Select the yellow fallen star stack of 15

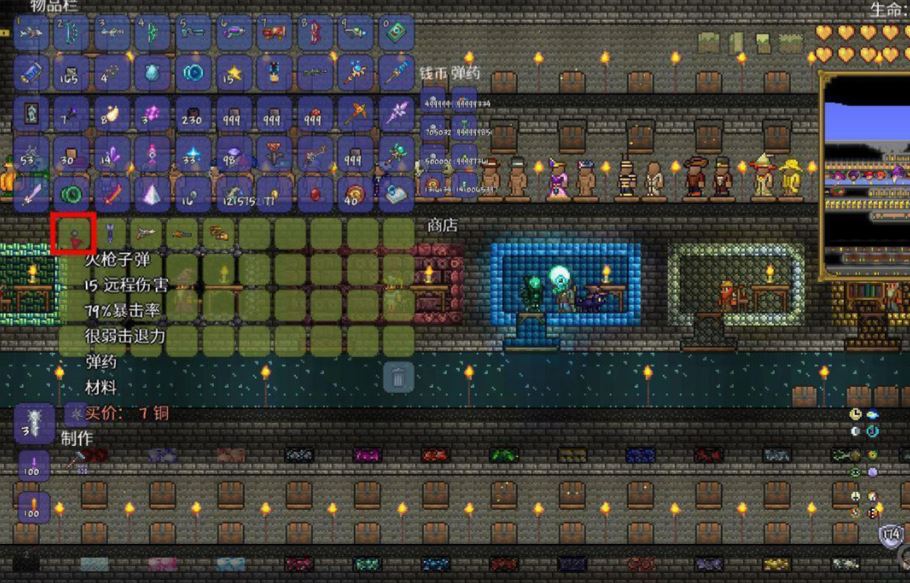click(x=232, y=73)
